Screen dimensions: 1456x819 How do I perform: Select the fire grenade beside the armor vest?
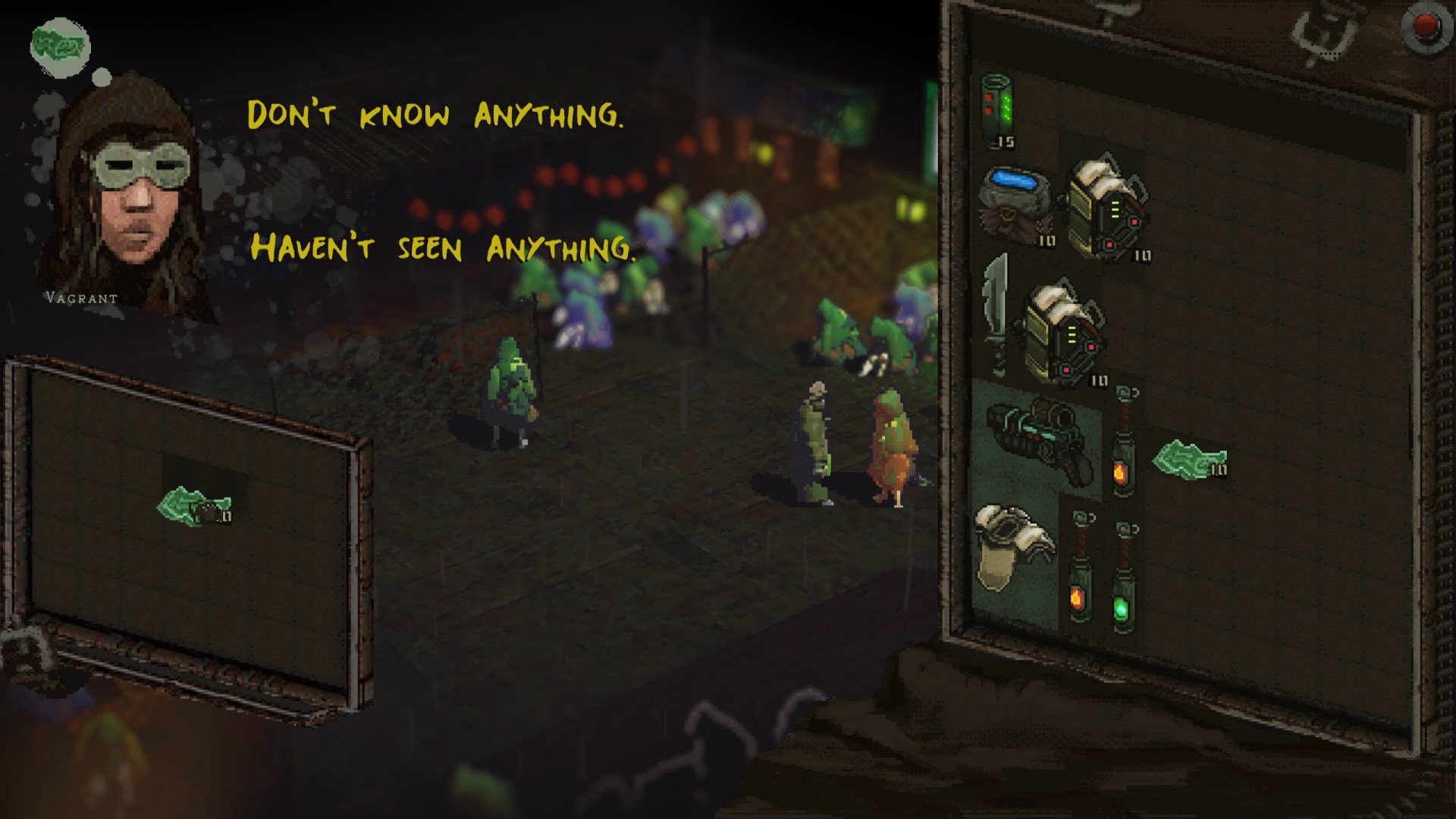click(x=1078, y=567)
